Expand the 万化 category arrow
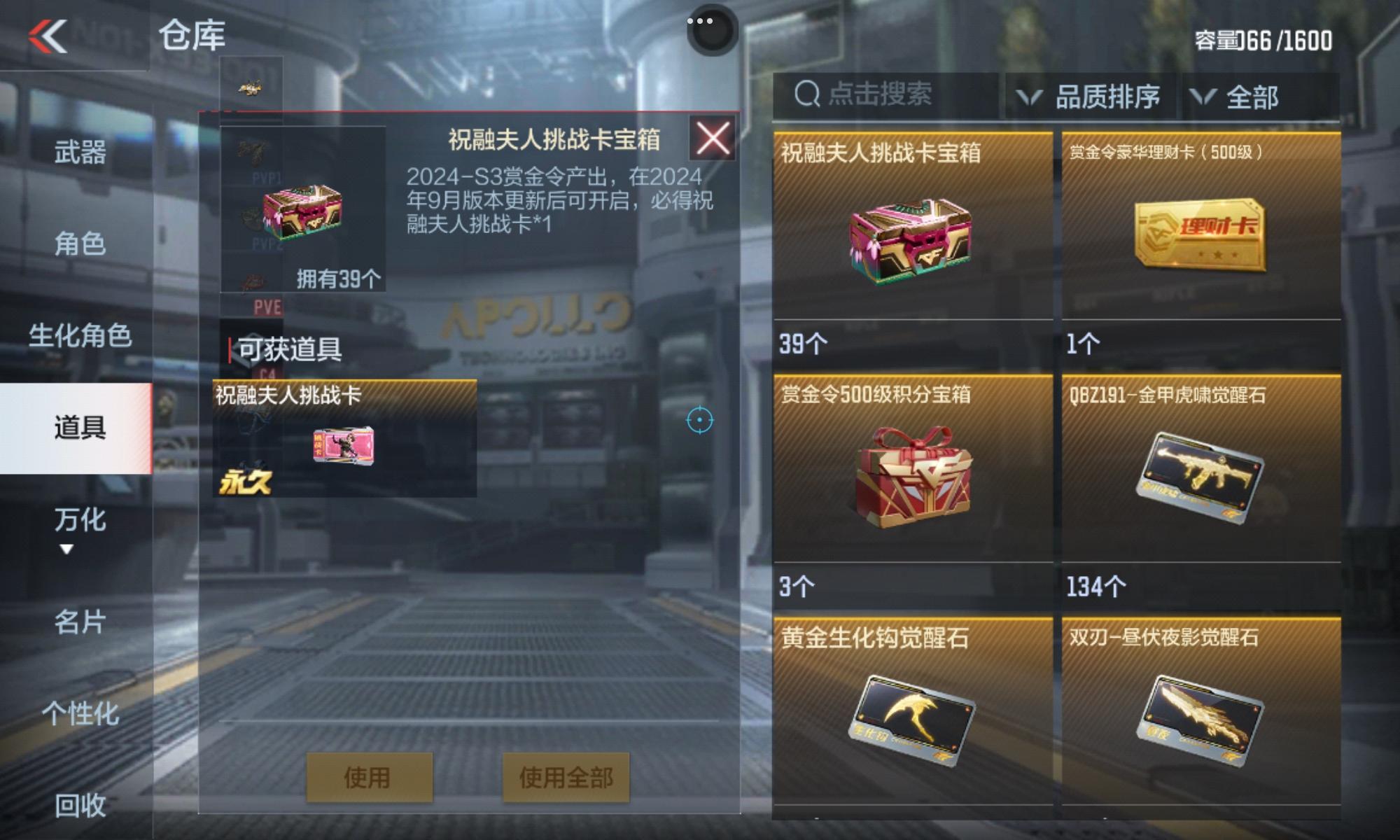The image size is (1400, 840). click(x=67, y=549)
